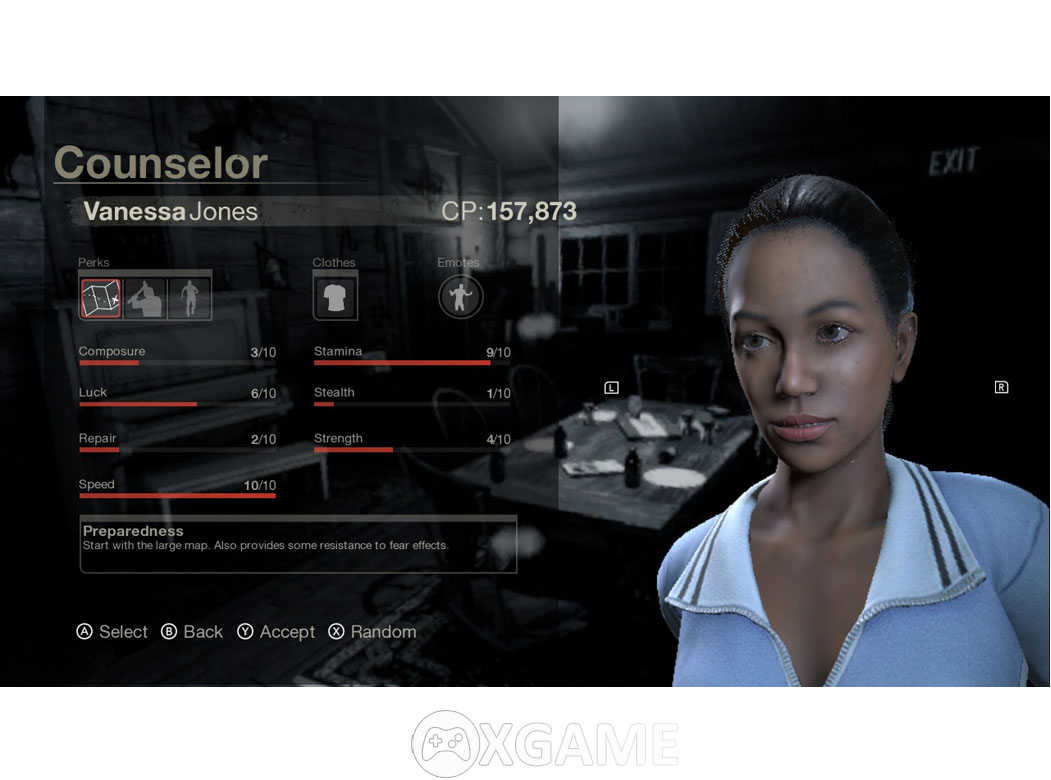Pick the running figure perk slot
1051x780 pixels.
(x=189, y=298)
